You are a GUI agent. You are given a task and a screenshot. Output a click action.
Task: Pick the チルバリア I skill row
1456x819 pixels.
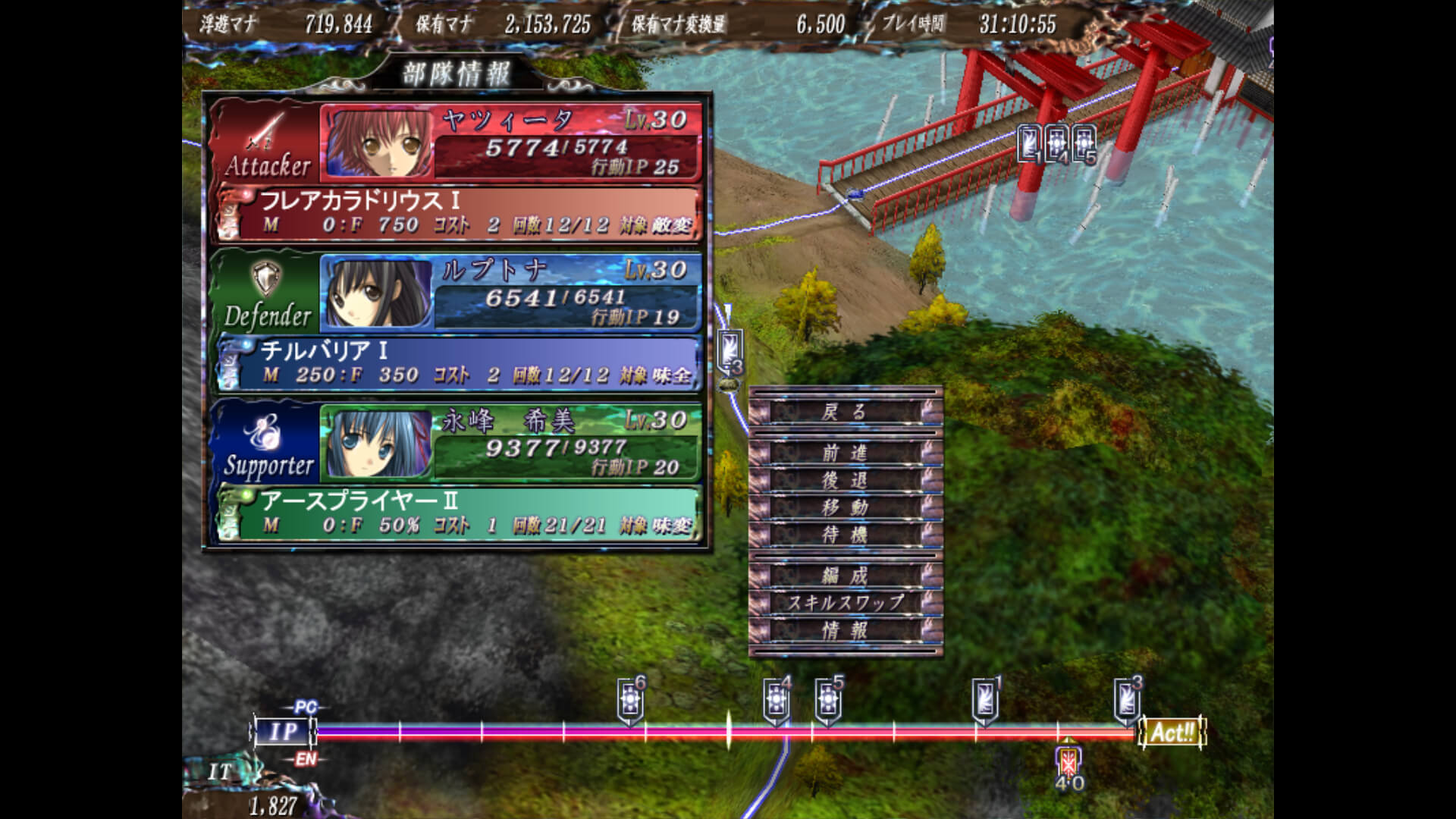tap(466, 363)
